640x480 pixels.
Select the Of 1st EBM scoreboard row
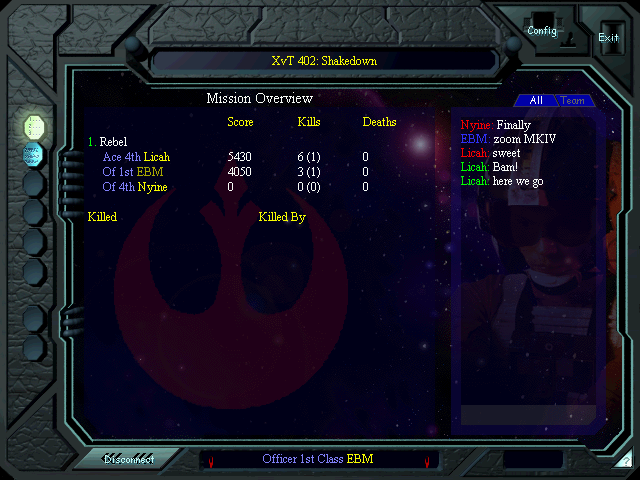tap(133, 172)
